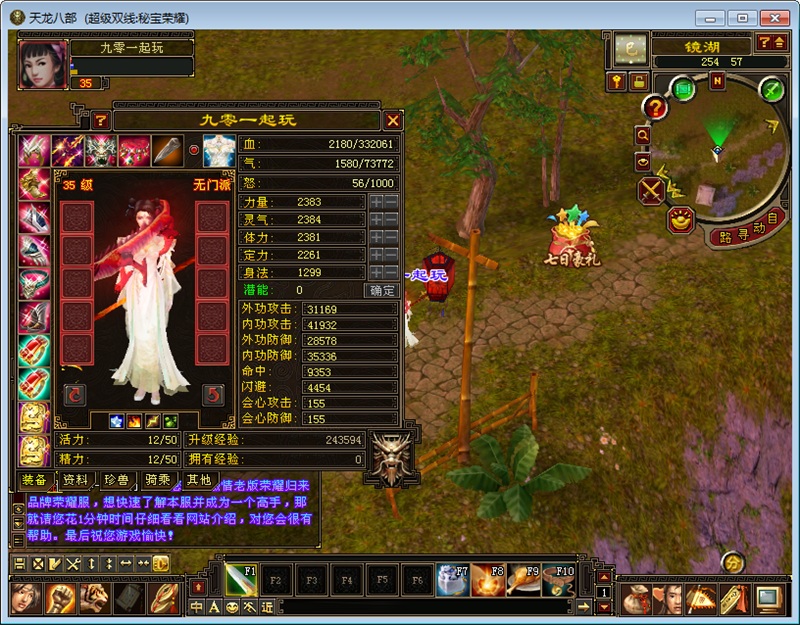Click the crossed swords icon by the minimap
The image size is (800, 625).
point(652,189)
